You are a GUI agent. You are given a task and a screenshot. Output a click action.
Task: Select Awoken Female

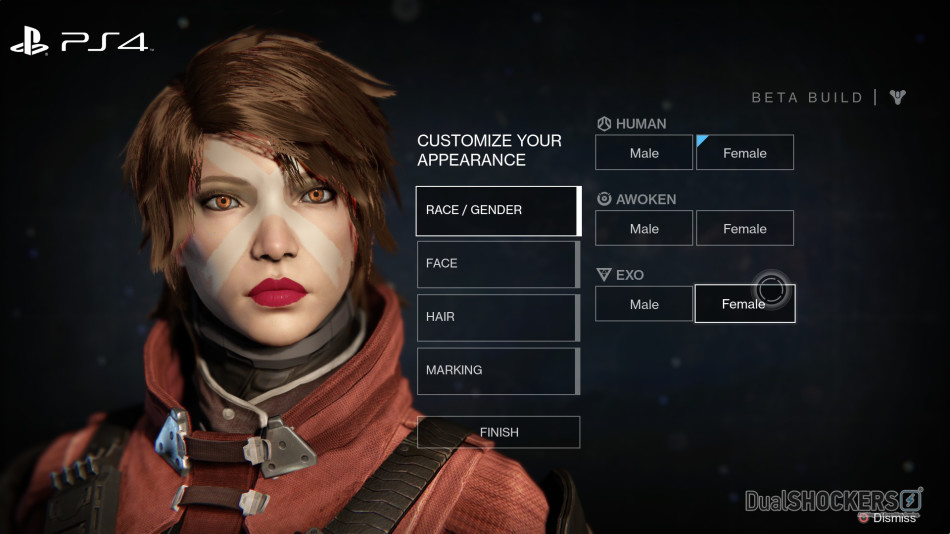coord(745,228)
